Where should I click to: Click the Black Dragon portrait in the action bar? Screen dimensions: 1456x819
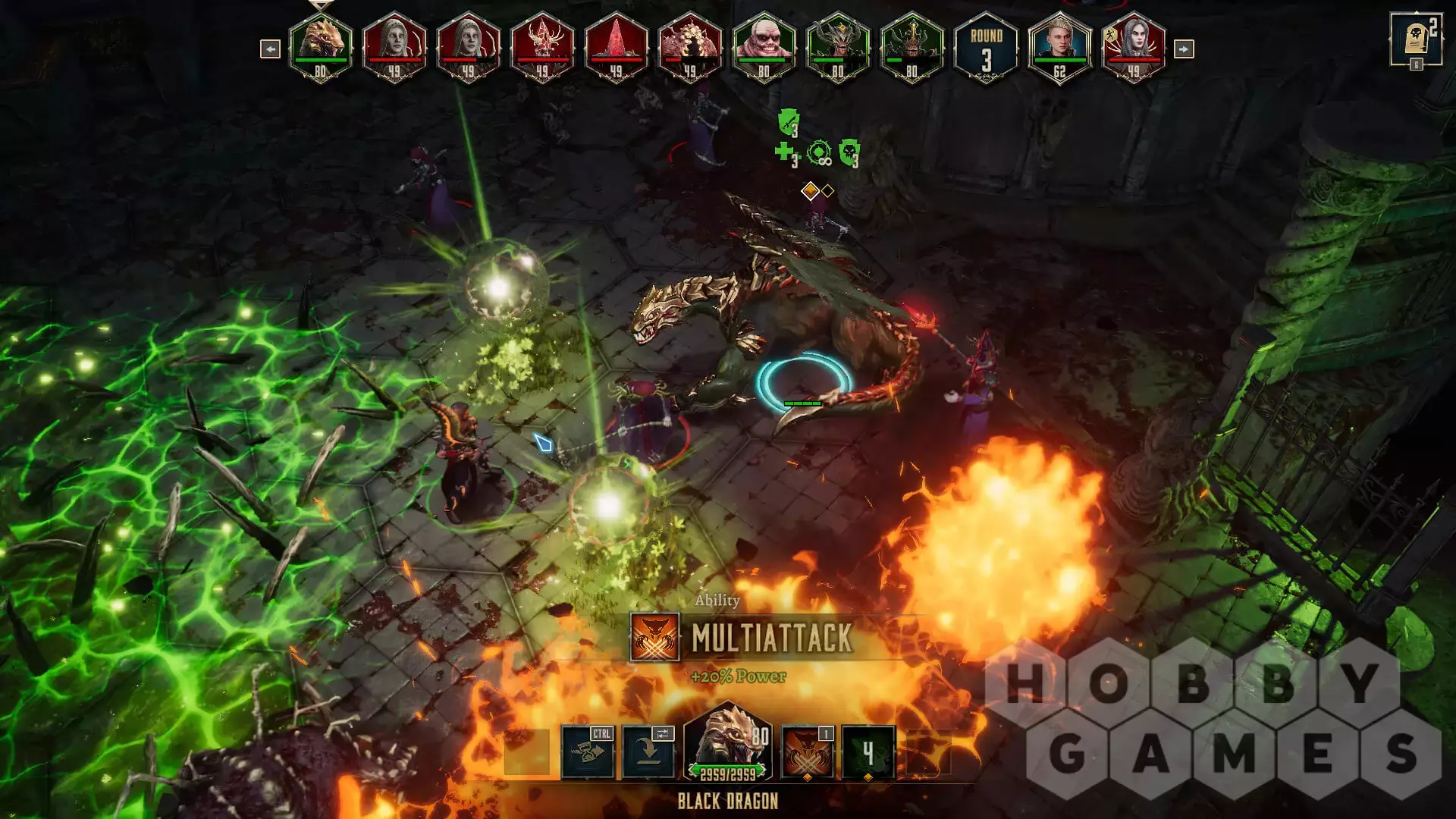click(726, 743)
